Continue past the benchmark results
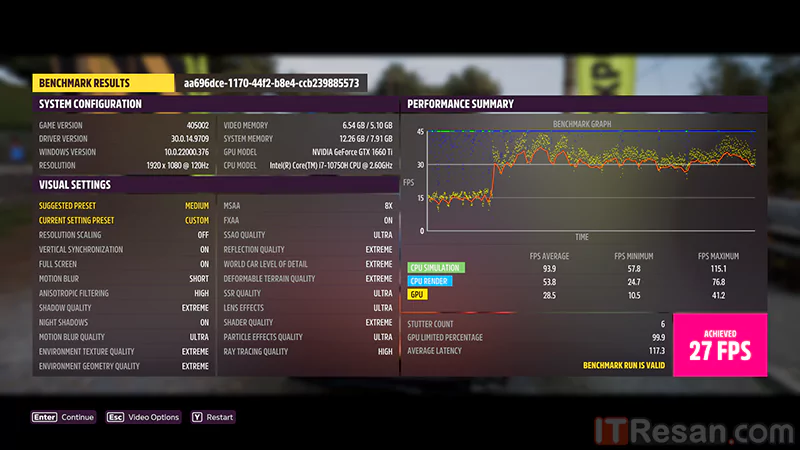The image size is (800, 450). tap(64, 417)
